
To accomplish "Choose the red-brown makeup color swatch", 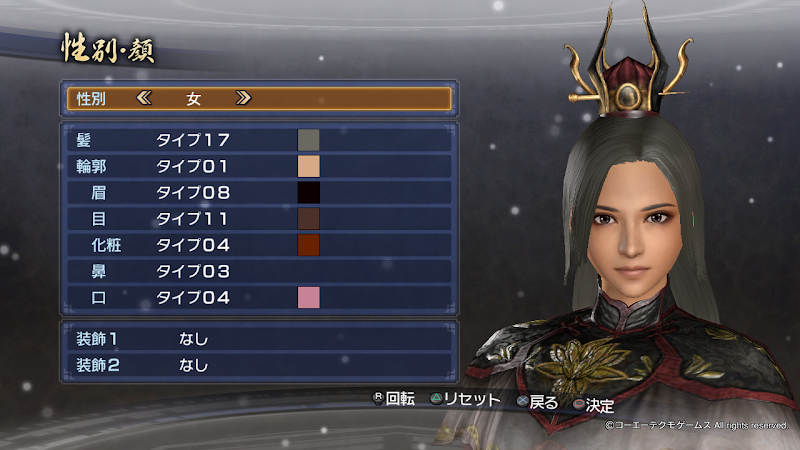I will point(308,245).
